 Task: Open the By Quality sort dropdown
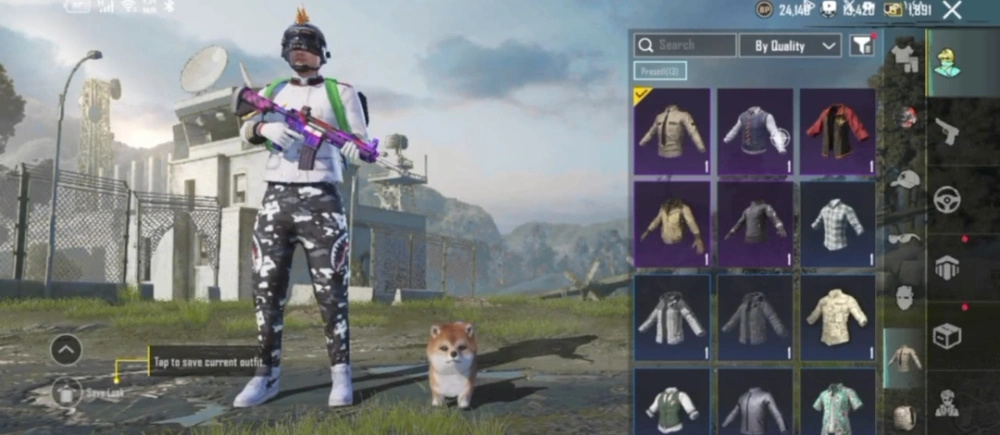pos(790,45)
